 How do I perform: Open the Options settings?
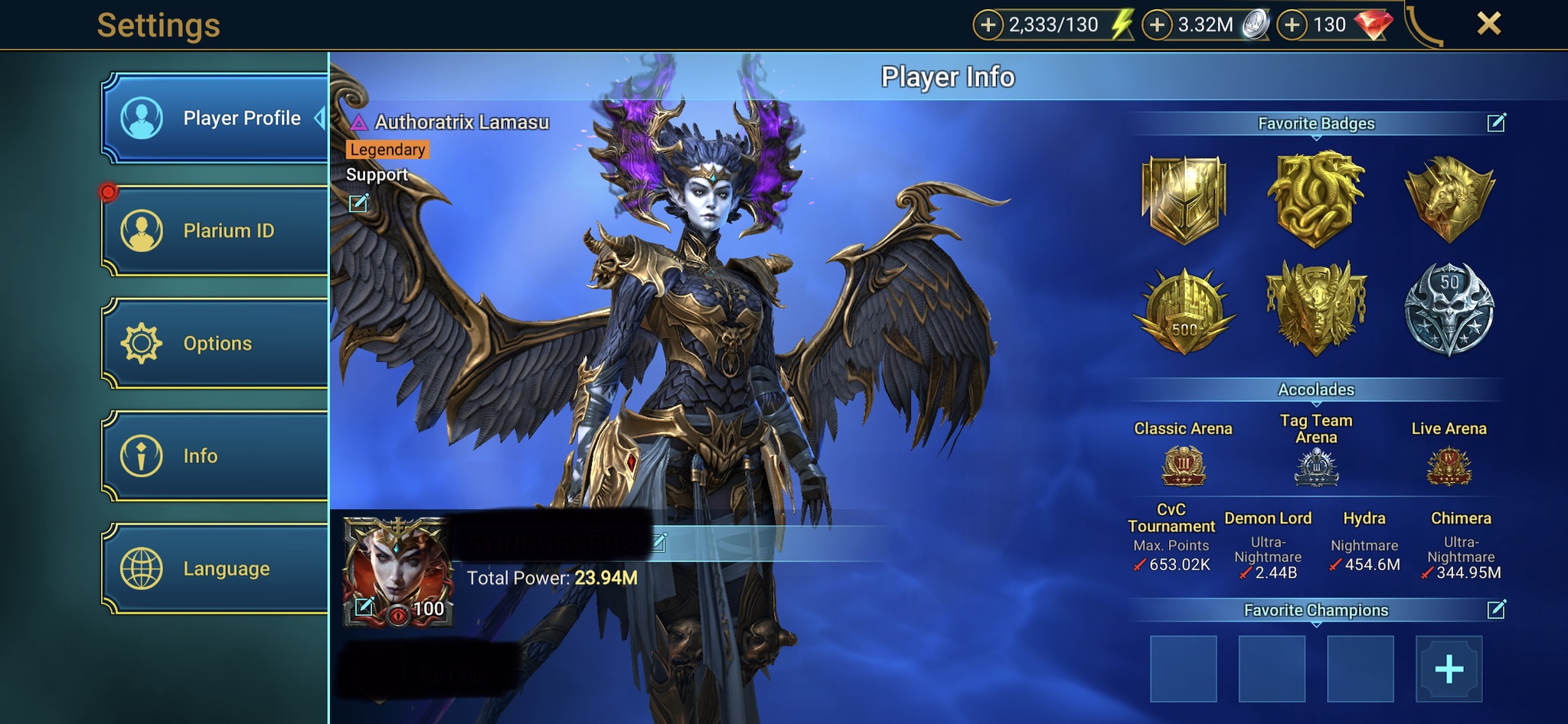215,343
